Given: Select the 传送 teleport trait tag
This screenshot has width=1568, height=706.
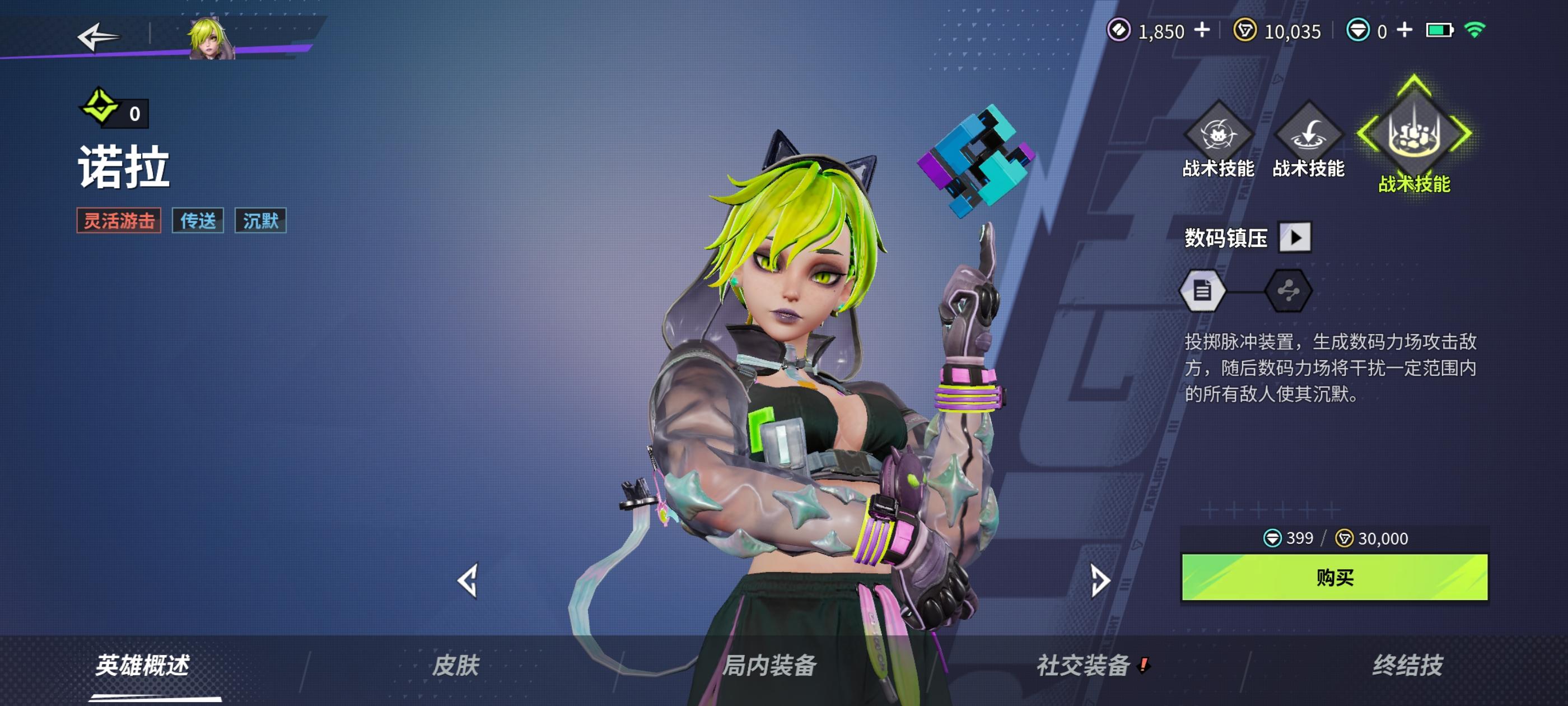Looking at the screenshot, I should tap(197, 222).
